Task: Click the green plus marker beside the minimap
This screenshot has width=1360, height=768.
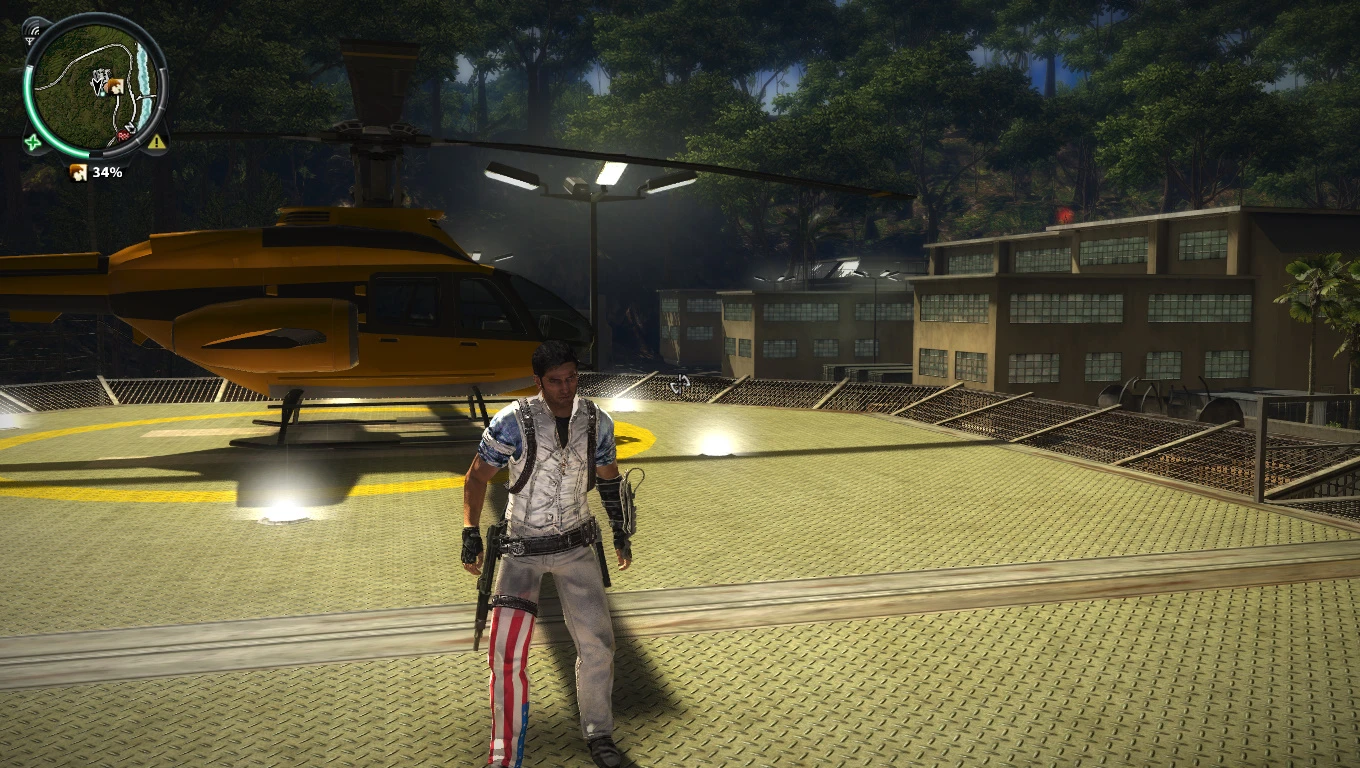Action: point(30,142)
